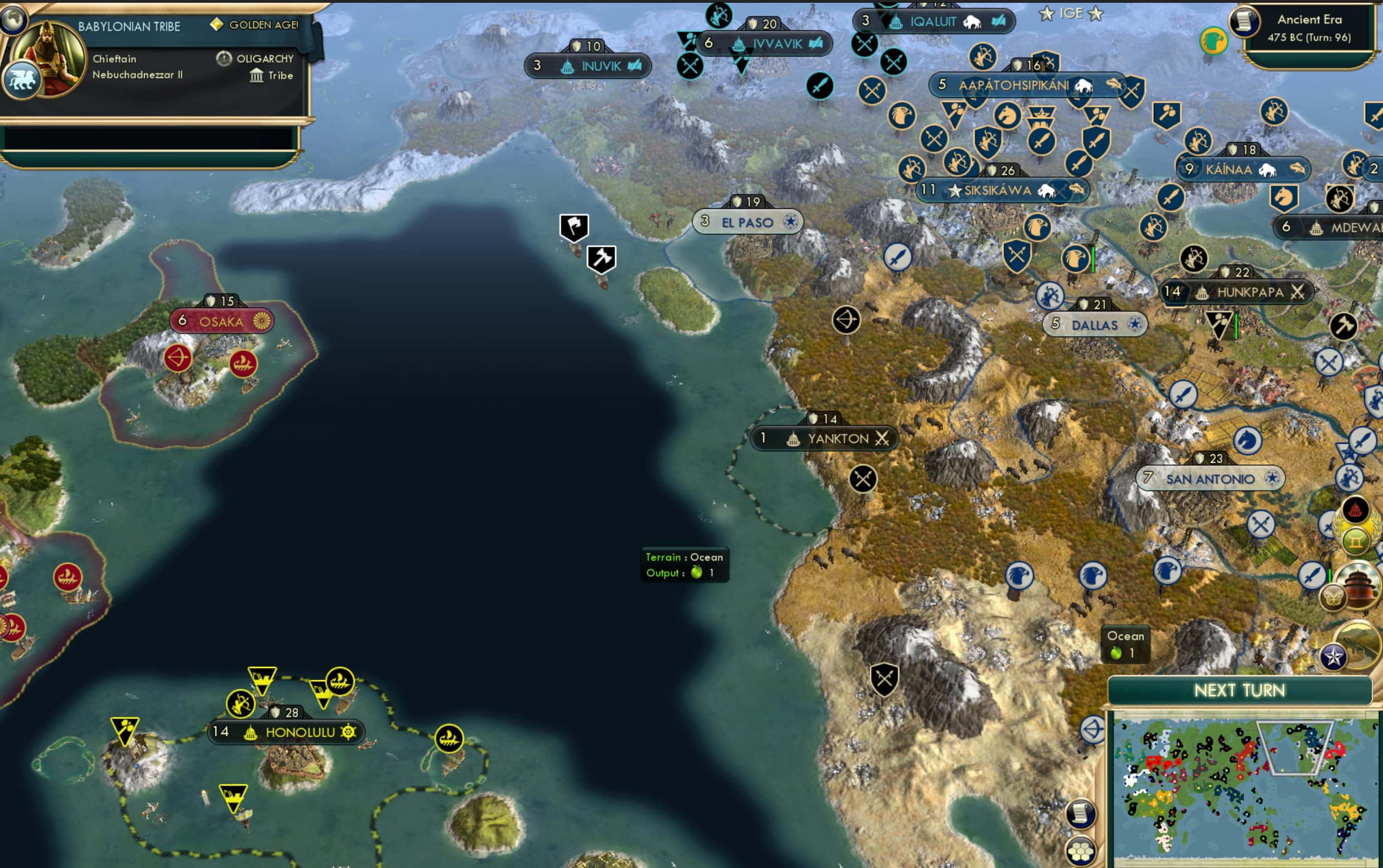
Task: Select the Dallas city banner
Action: point(1094,324)
